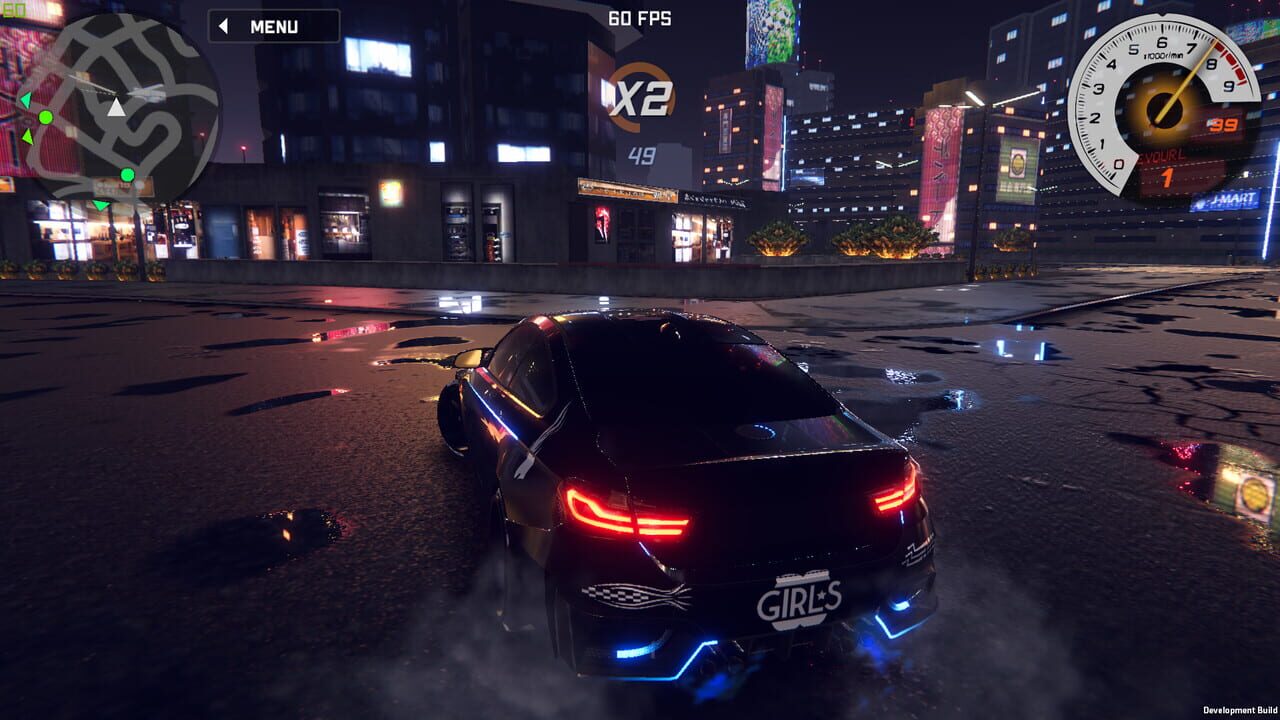Viewport: 1280px width, 720px height.
Task: Click the white player arrow on minimap
Action: pos(116,108)
